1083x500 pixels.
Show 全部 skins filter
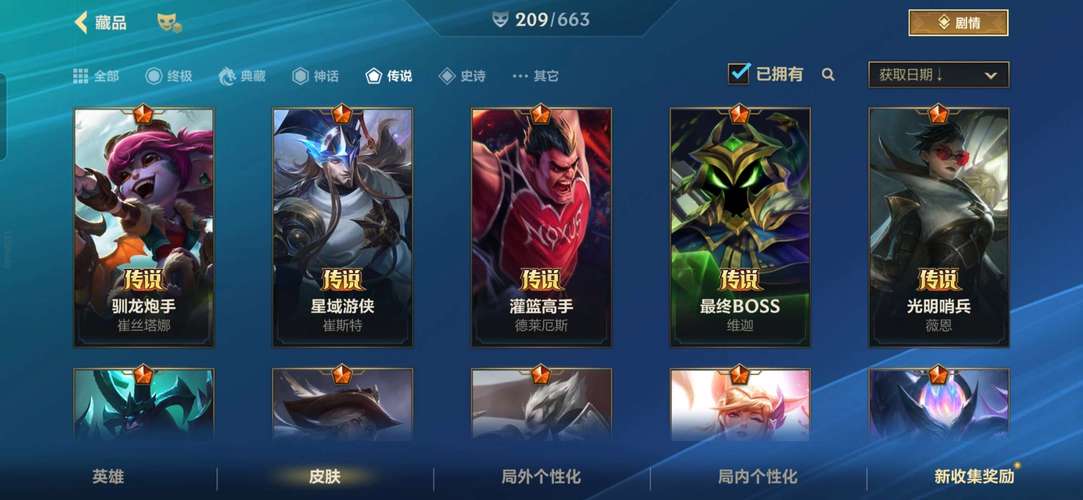pyautogui.click(x=96, y=76)
